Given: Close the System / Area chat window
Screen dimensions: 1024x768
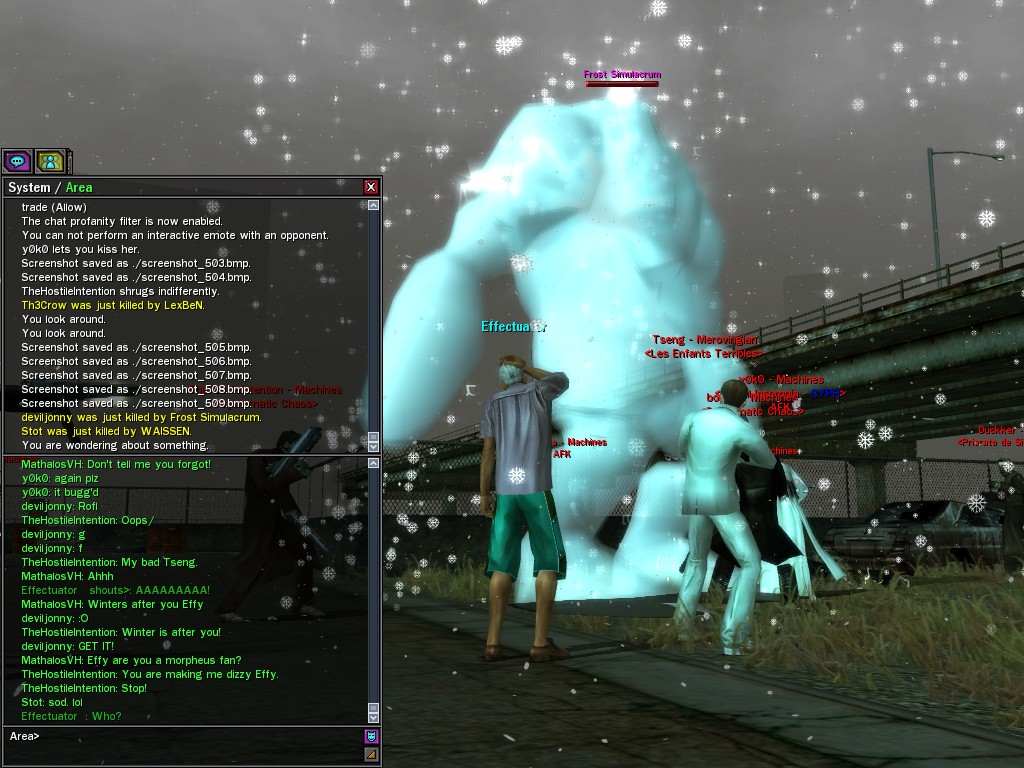Looking at the screenshot, I should click(371, 187).
